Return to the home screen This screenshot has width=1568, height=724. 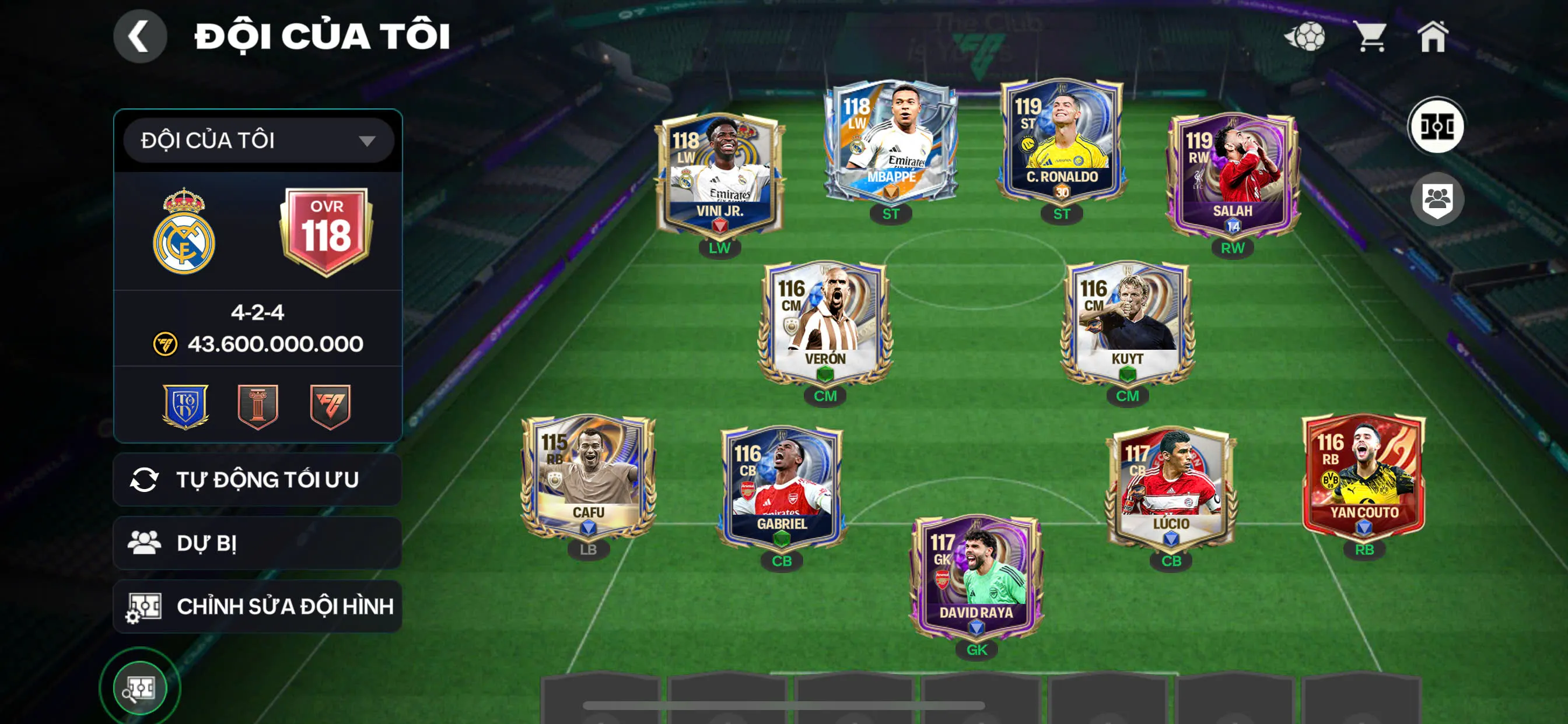(x=1433, y=37)
